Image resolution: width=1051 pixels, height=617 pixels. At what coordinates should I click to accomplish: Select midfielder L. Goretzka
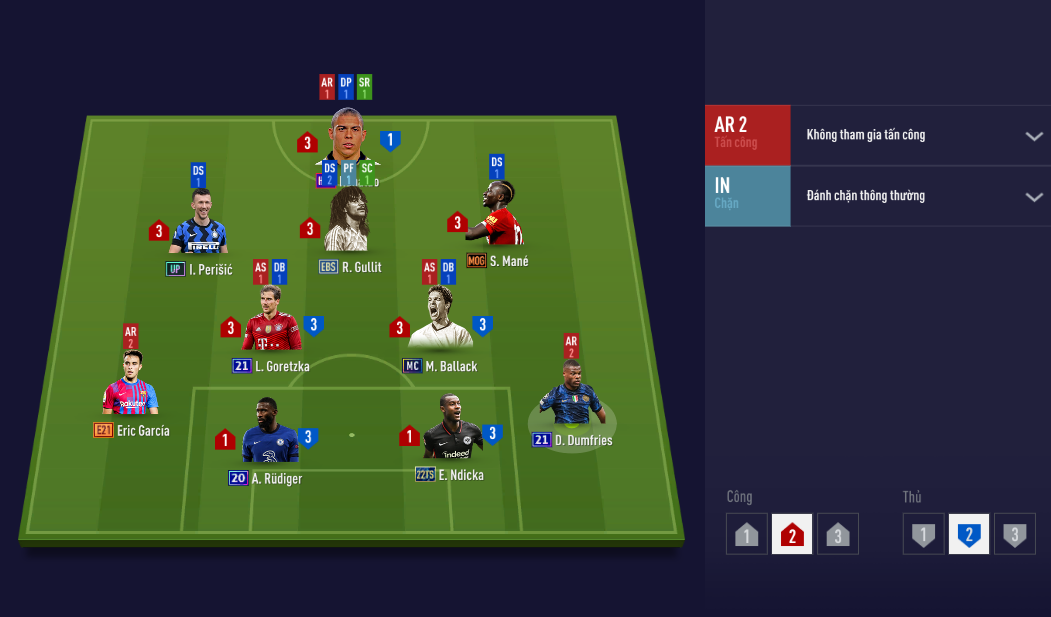point(270,322)
